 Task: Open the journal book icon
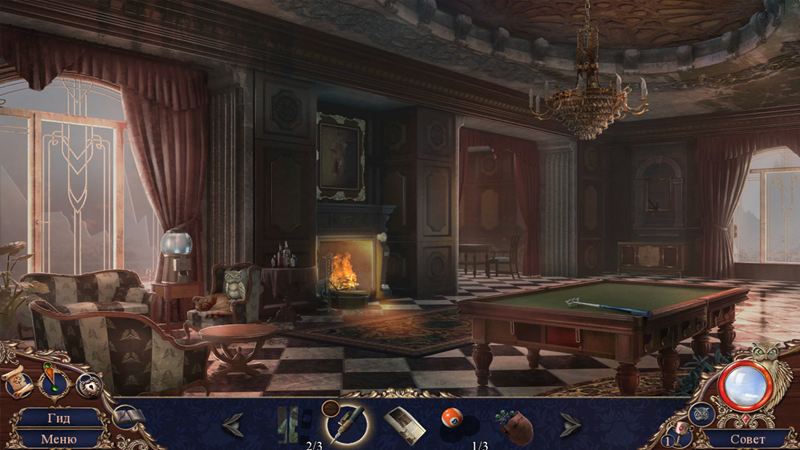[x=127, y=415]
